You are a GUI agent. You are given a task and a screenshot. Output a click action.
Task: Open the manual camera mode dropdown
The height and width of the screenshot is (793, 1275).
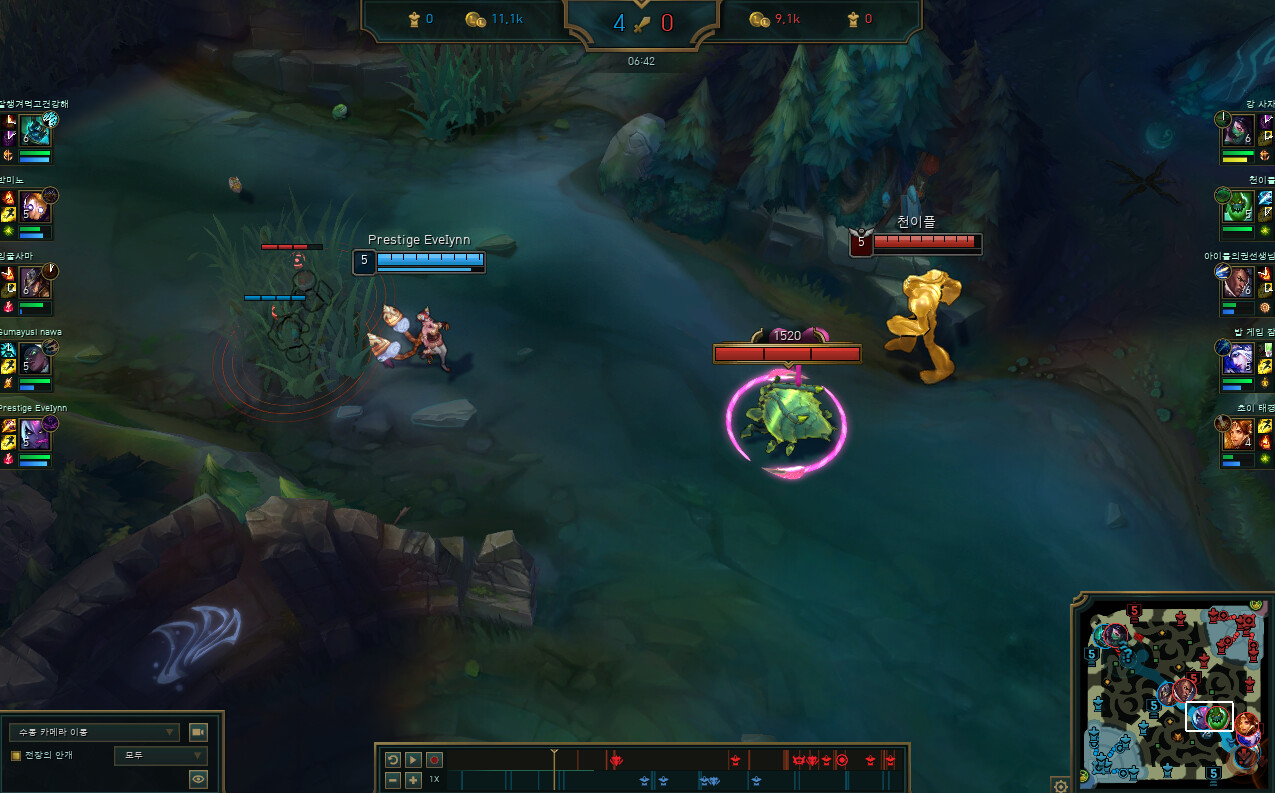(94, 732)
